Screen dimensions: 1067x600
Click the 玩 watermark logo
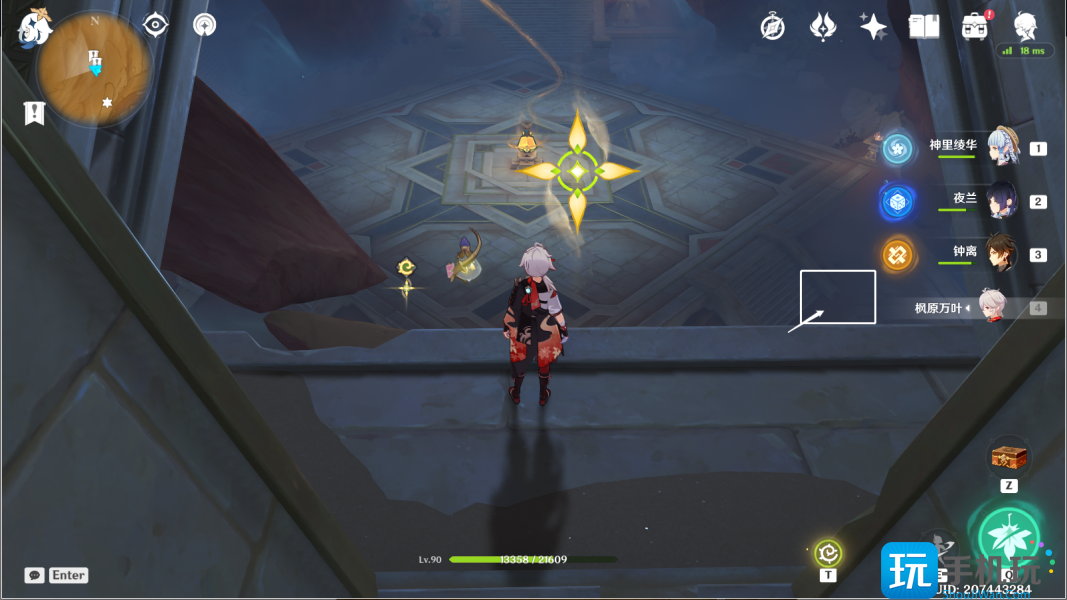click(908, 570)
